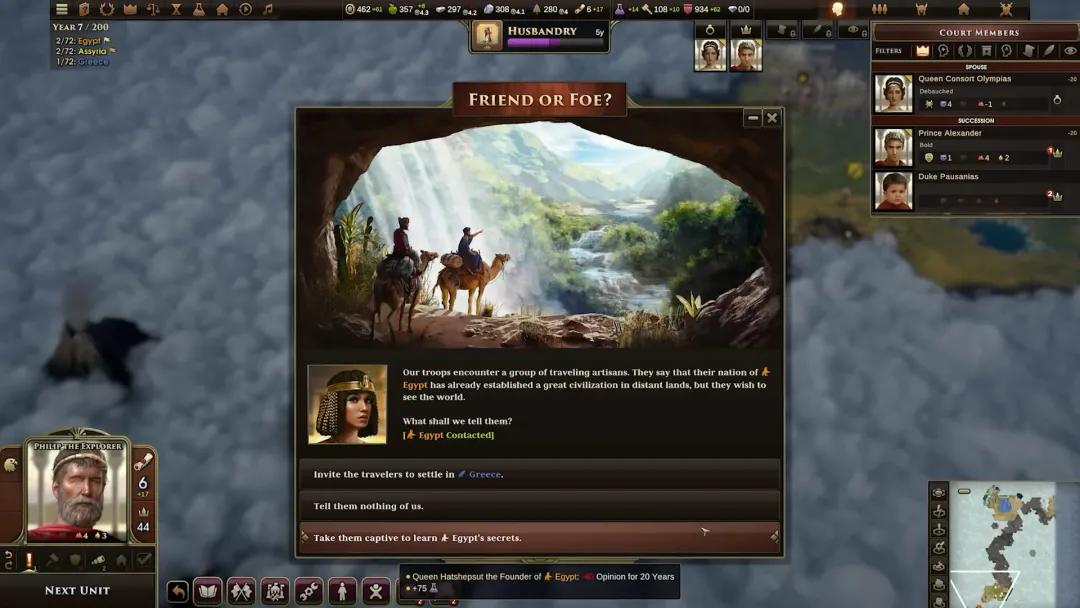Choose 'Tell them nothing of us'
Screen dimensions: 1080x608
539,506
